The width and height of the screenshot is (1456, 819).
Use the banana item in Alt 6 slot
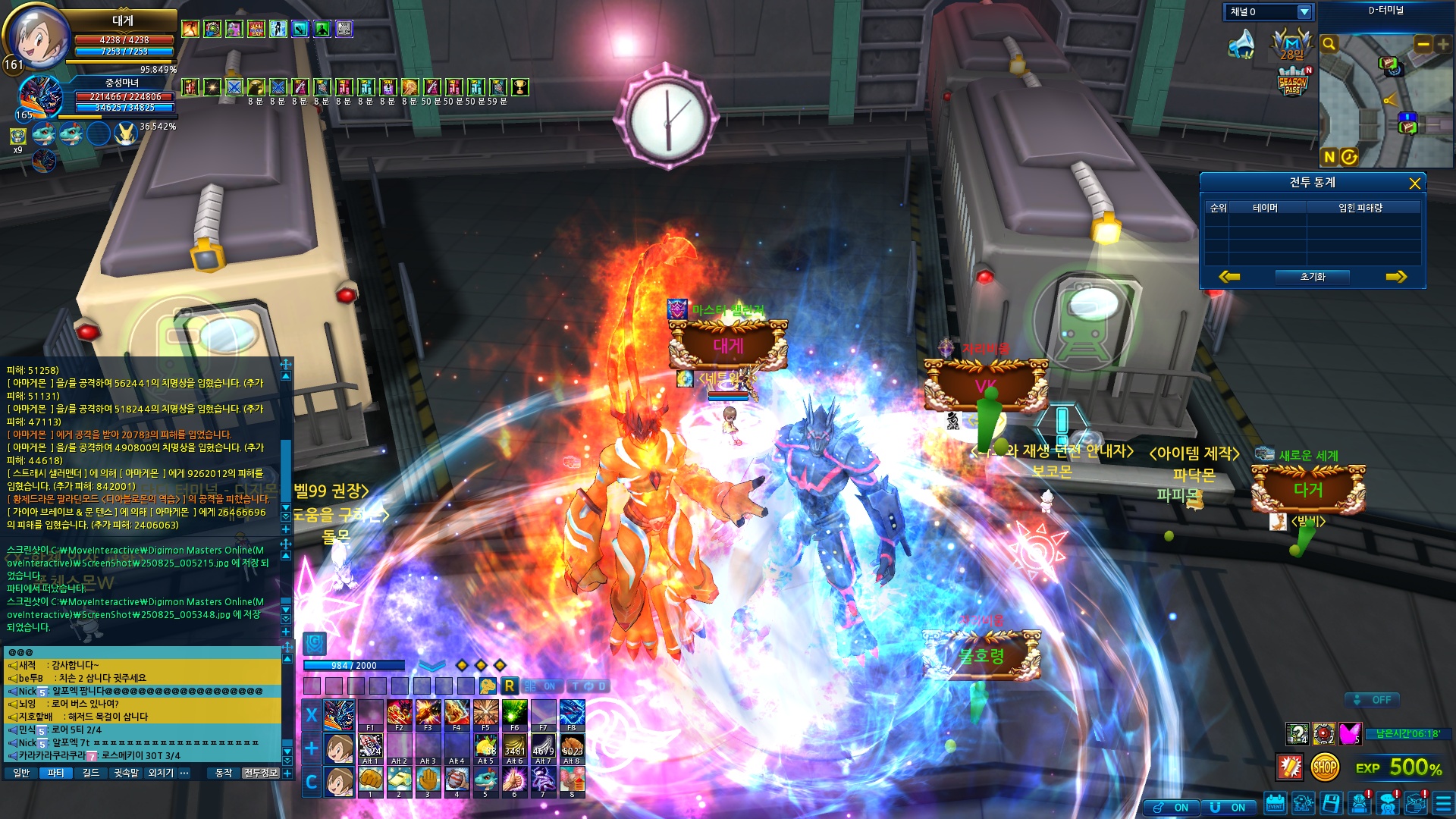click(x=514, y=747)
